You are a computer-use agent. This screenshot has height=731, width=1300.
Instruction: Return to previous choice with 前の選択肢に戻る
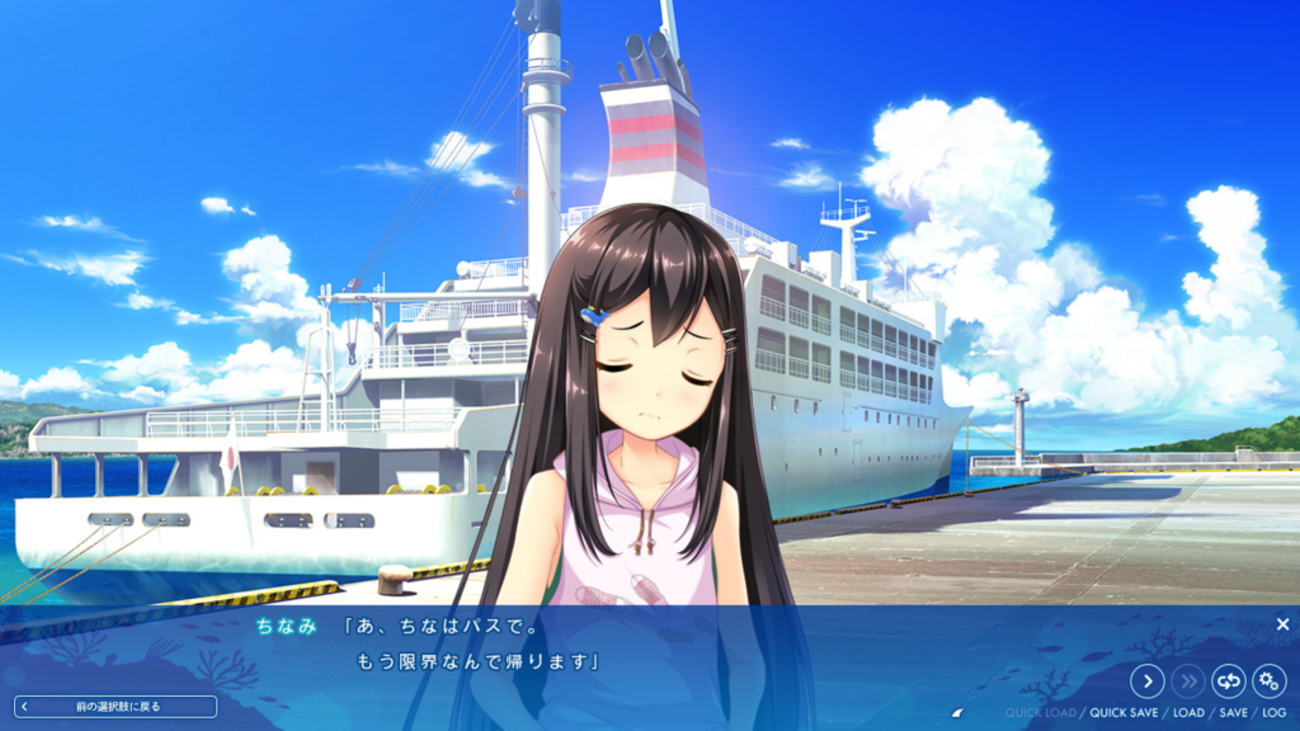pyautogui.click(x=116, y=707)
